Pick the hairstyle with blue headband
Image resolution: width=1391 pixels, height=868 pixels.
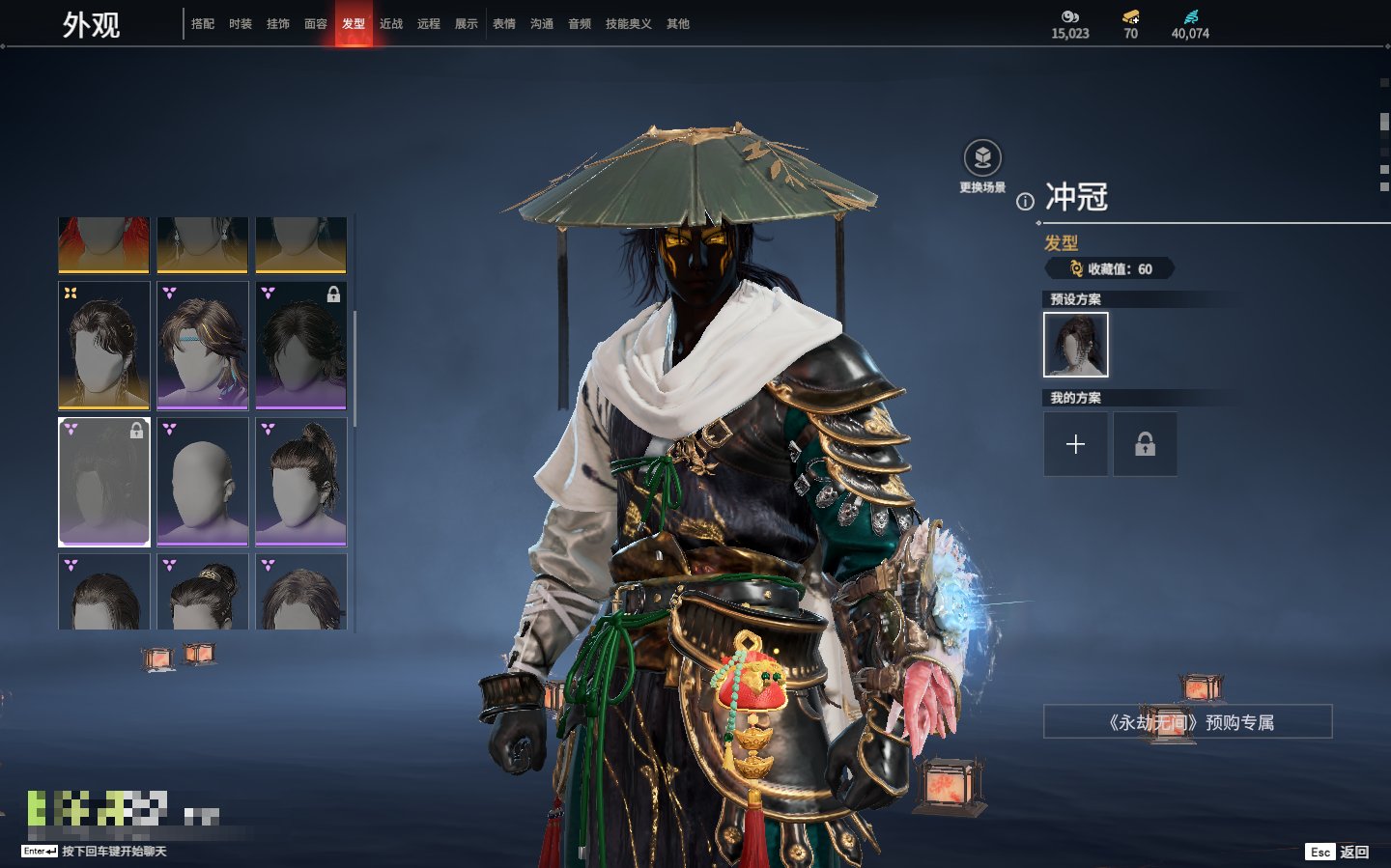tap(203, 345)
